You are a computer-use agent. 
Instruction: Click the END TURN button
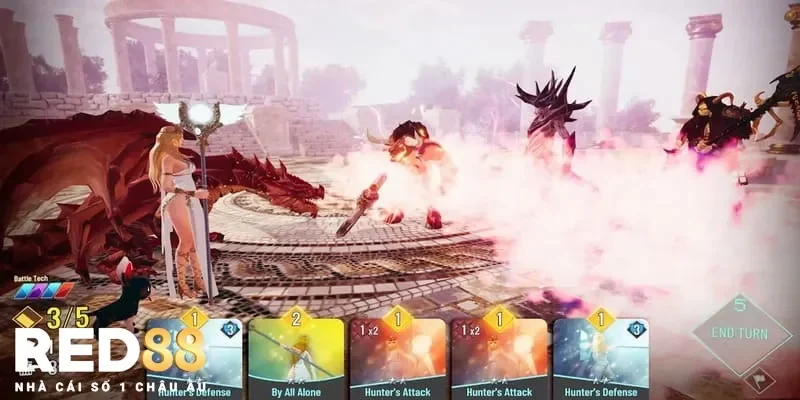pyautogui.click(x=741, y=334)
